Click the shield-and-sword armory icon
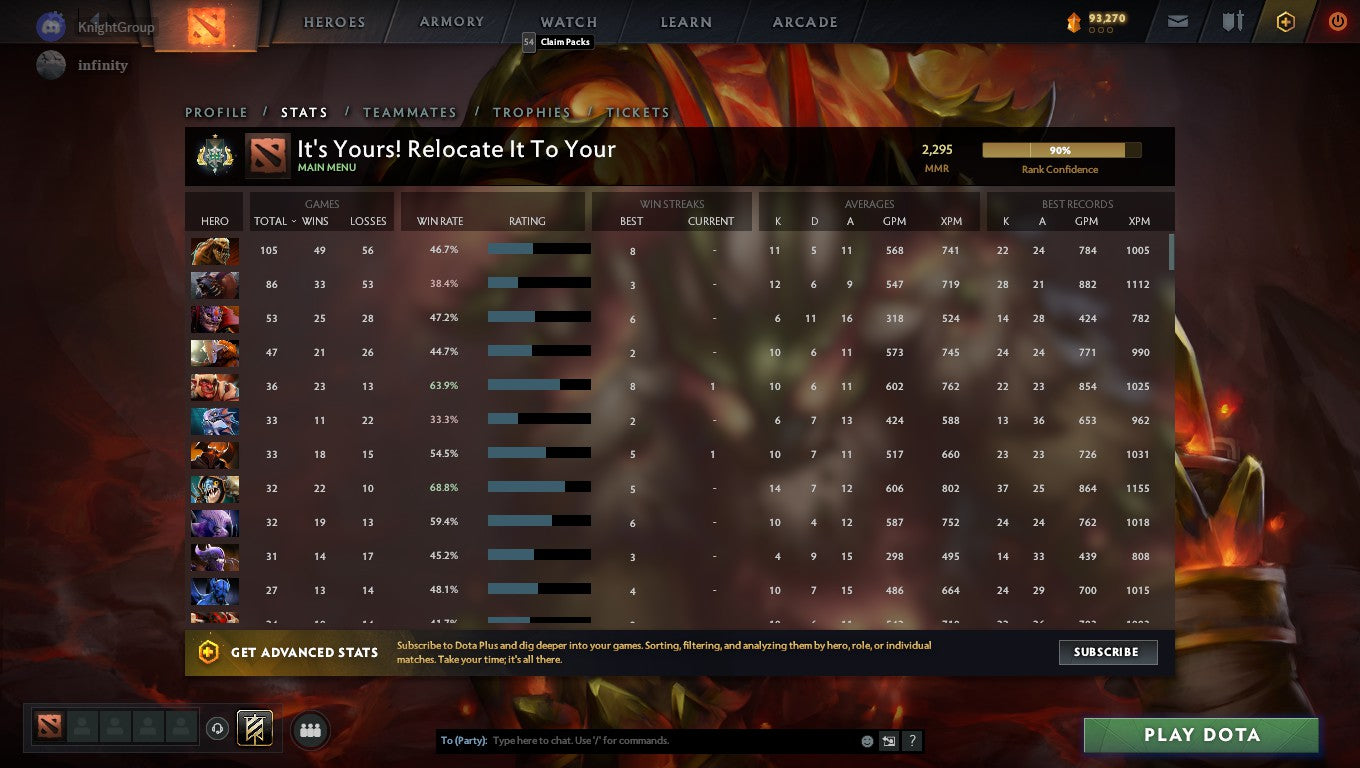This screenshot has width=1360, height=768. coord(1232,20)
